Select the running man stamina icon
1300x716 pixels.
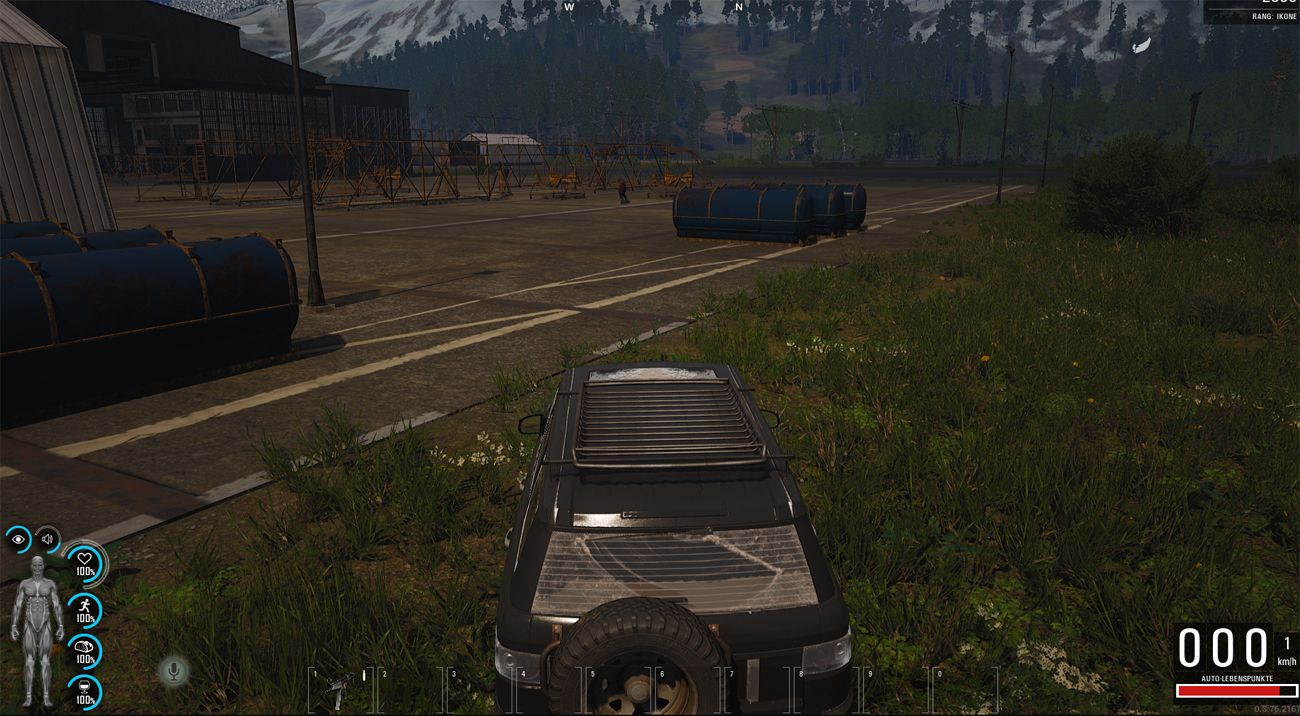coord(85,608)
